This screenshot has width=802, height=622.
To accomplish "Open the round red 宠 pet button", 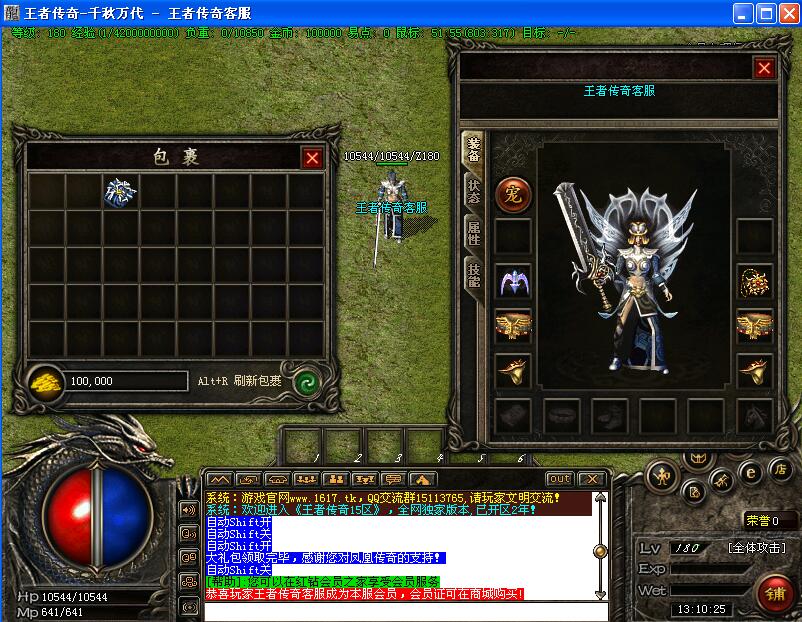I will point(513,194).
